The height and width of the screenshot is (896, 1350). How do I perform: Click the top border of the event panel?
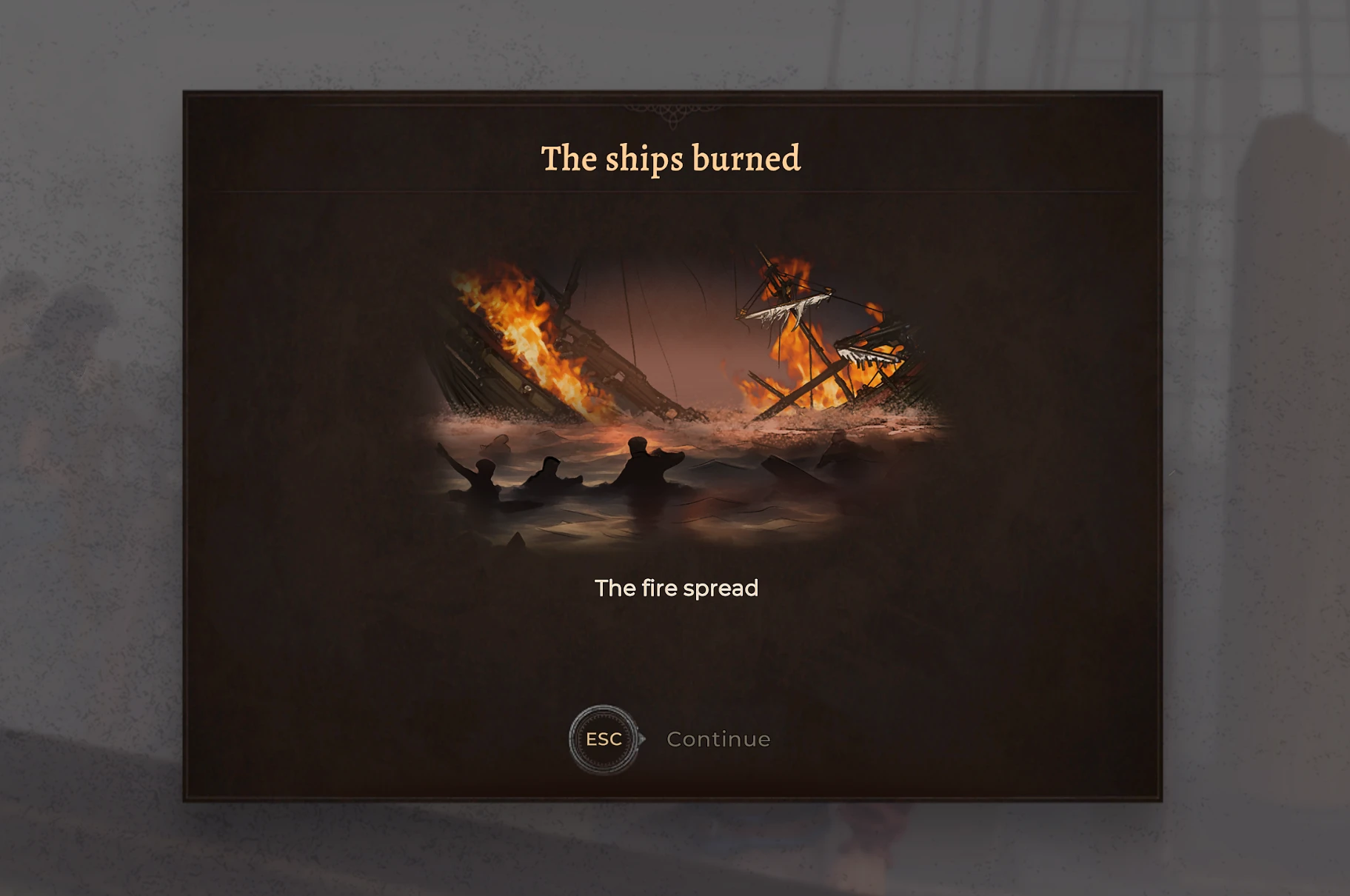[674, 94]
